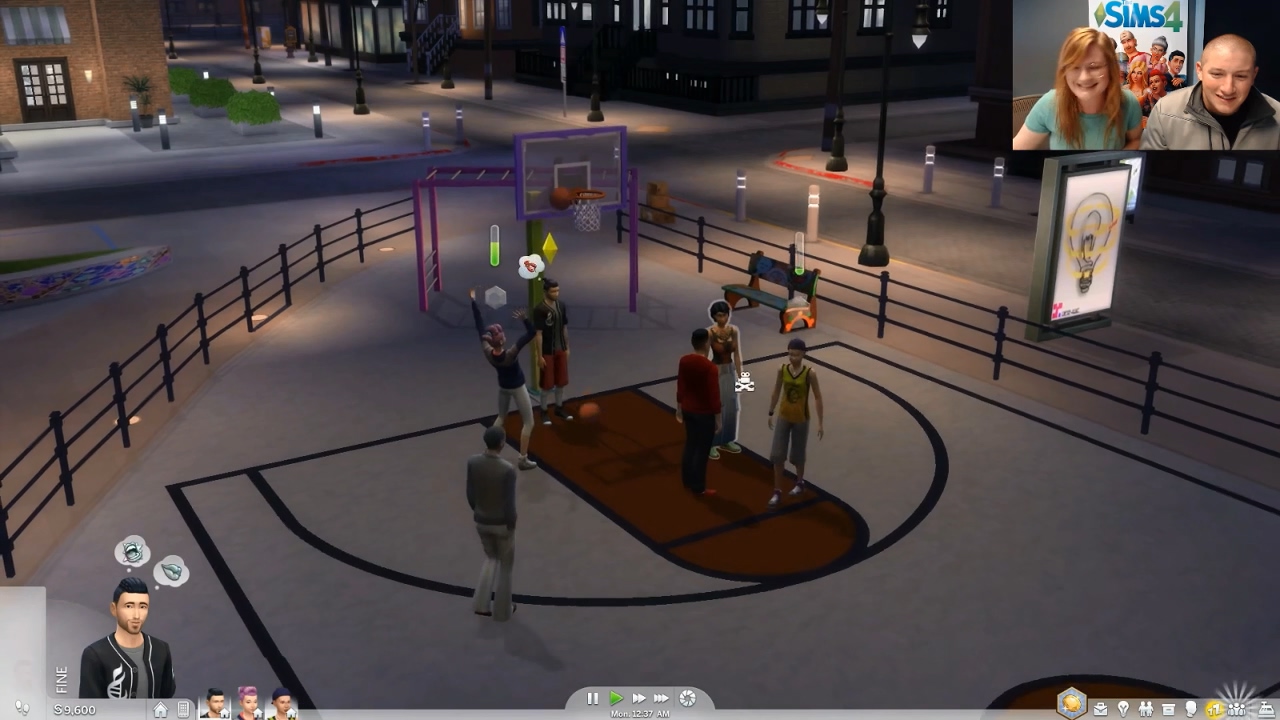This screenshot has height=720, width=1280.
Task: Click the camera shutter icon beside speed controls
Action: (x=687, y=698)
